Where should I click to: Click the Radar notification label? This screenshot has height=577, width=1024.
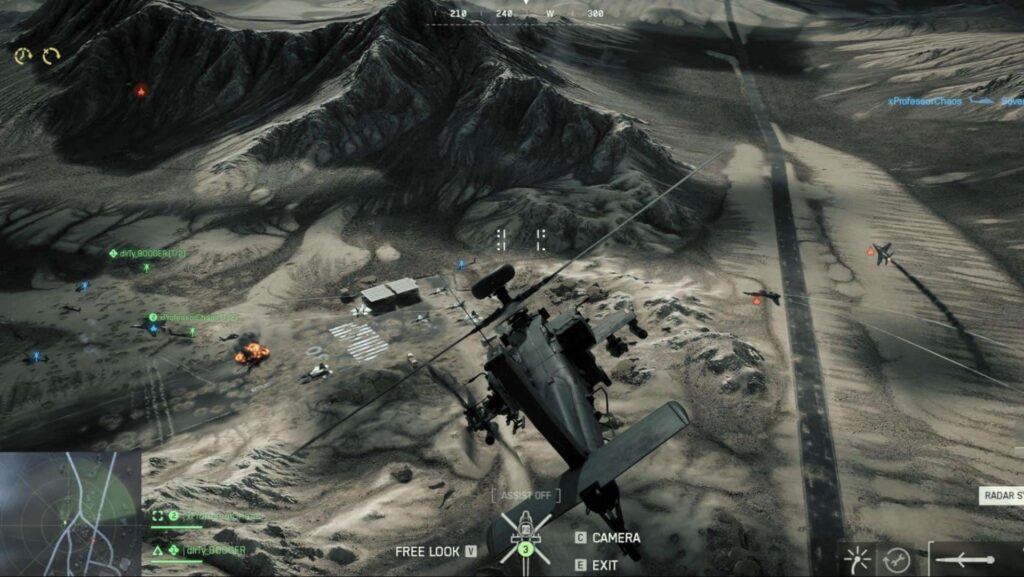pyautogui.click(x=1001, y=495)
